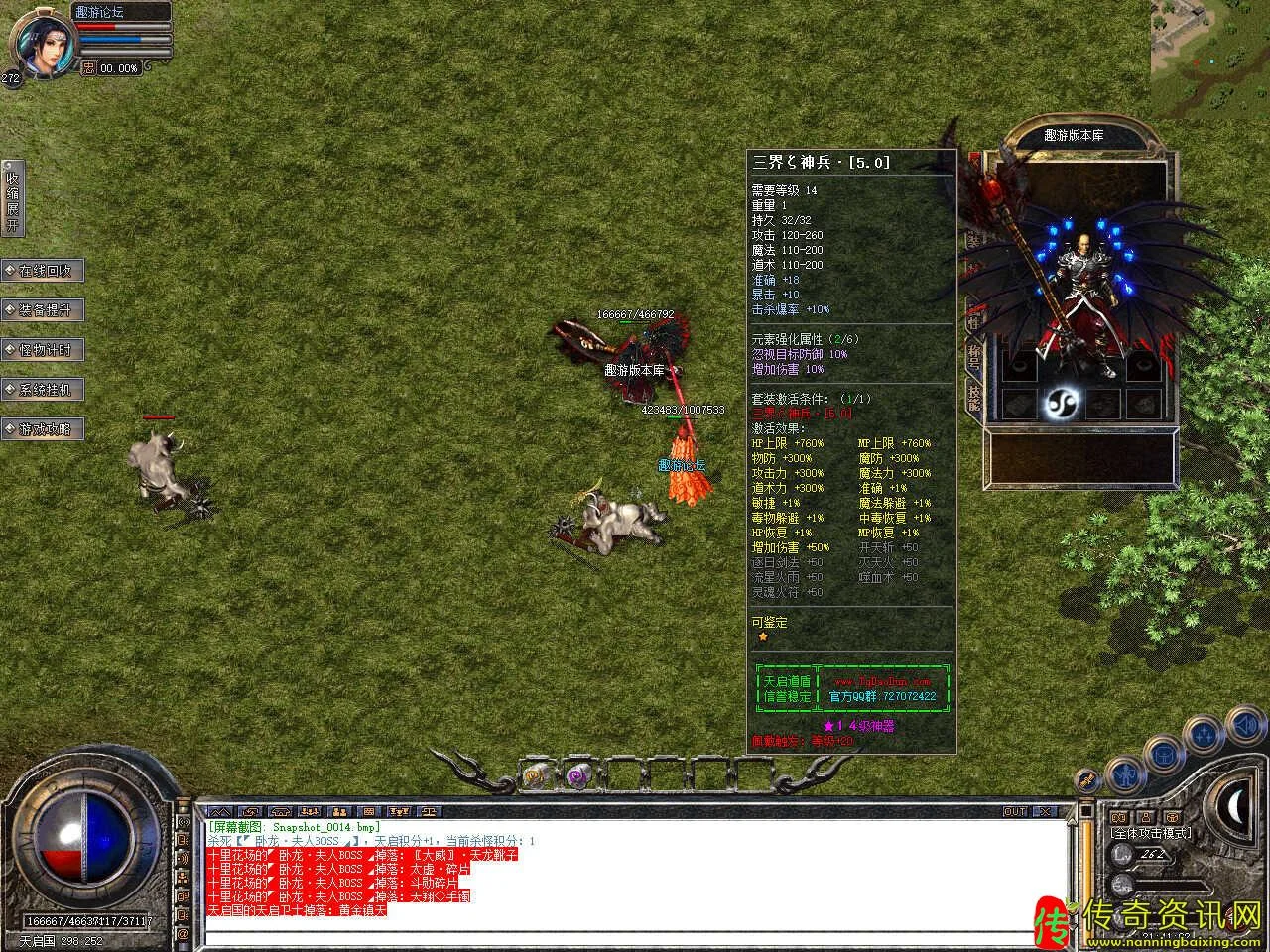
Task: Open the 在线回收 online recycle menu
Action: coord(44,271)
